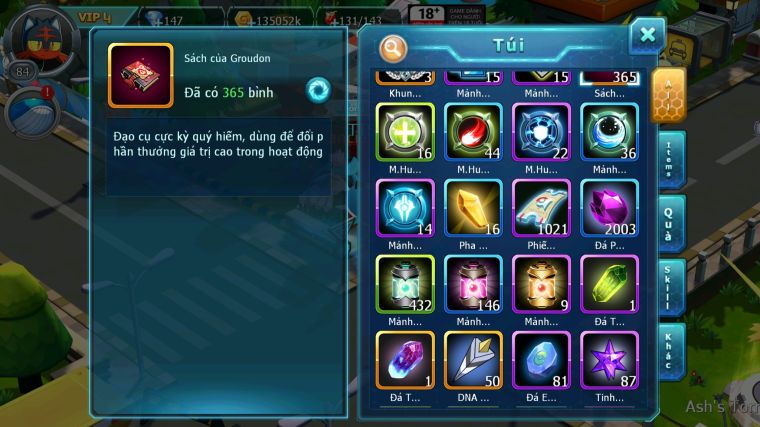Close the Túi bag window
Screen dimensions: 760x427
point(647,35)
